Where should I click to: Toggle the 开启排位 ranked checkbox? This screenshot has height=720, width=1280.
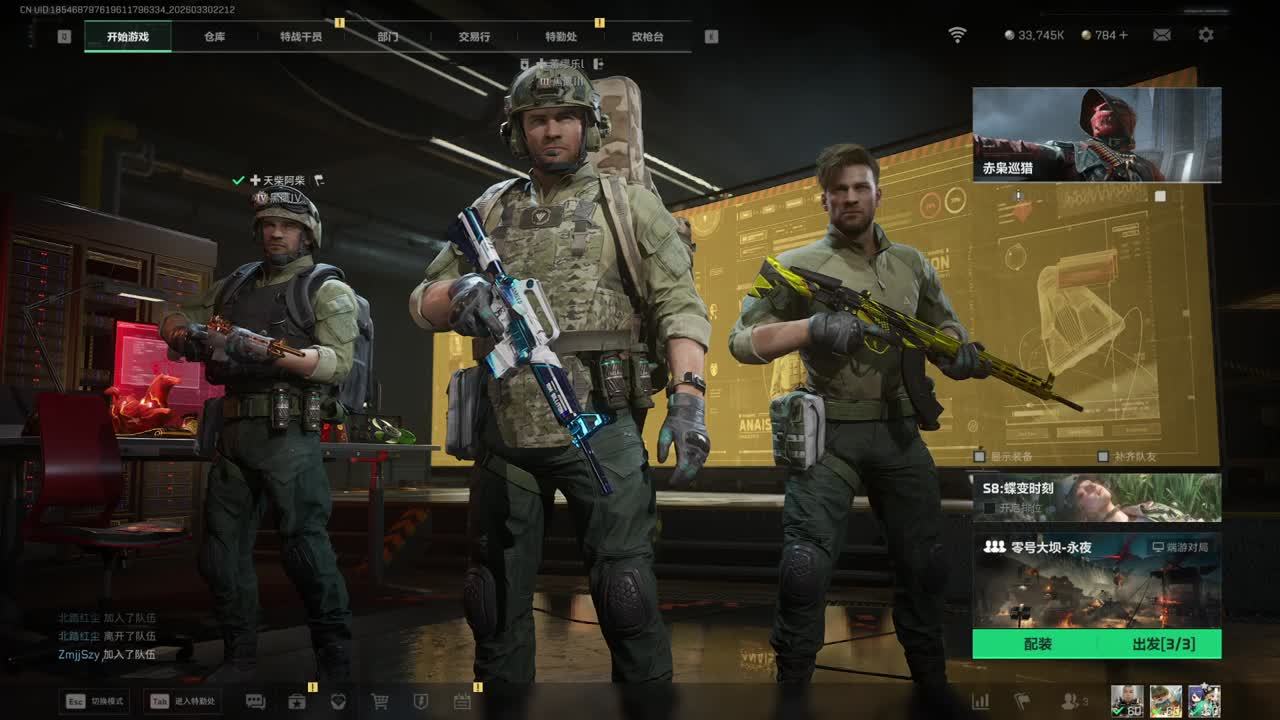click(990, 508)
